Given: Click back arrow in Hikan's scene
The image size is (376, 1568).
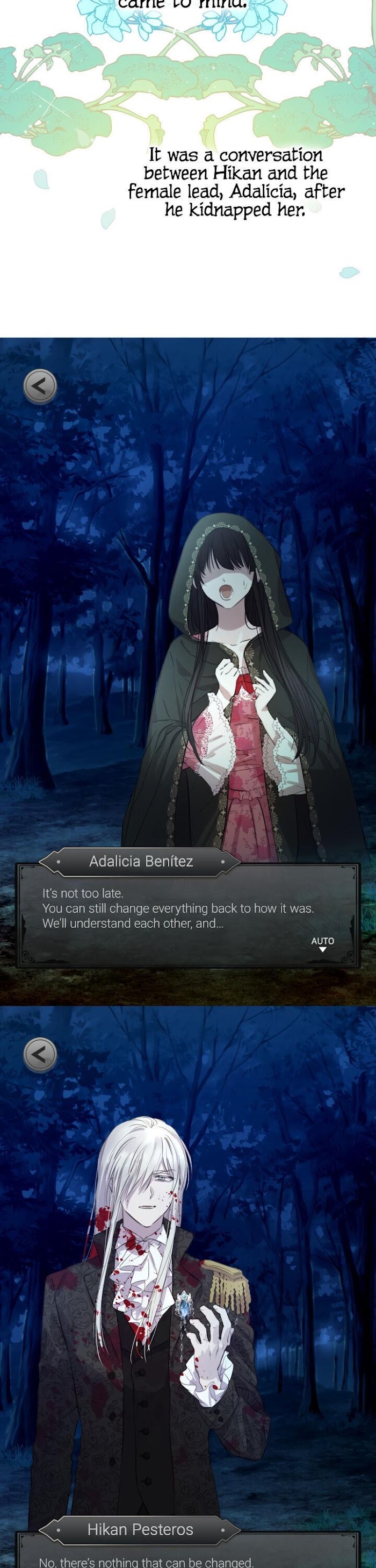Looking at the screenshot, I should [x=40, y=1054].
